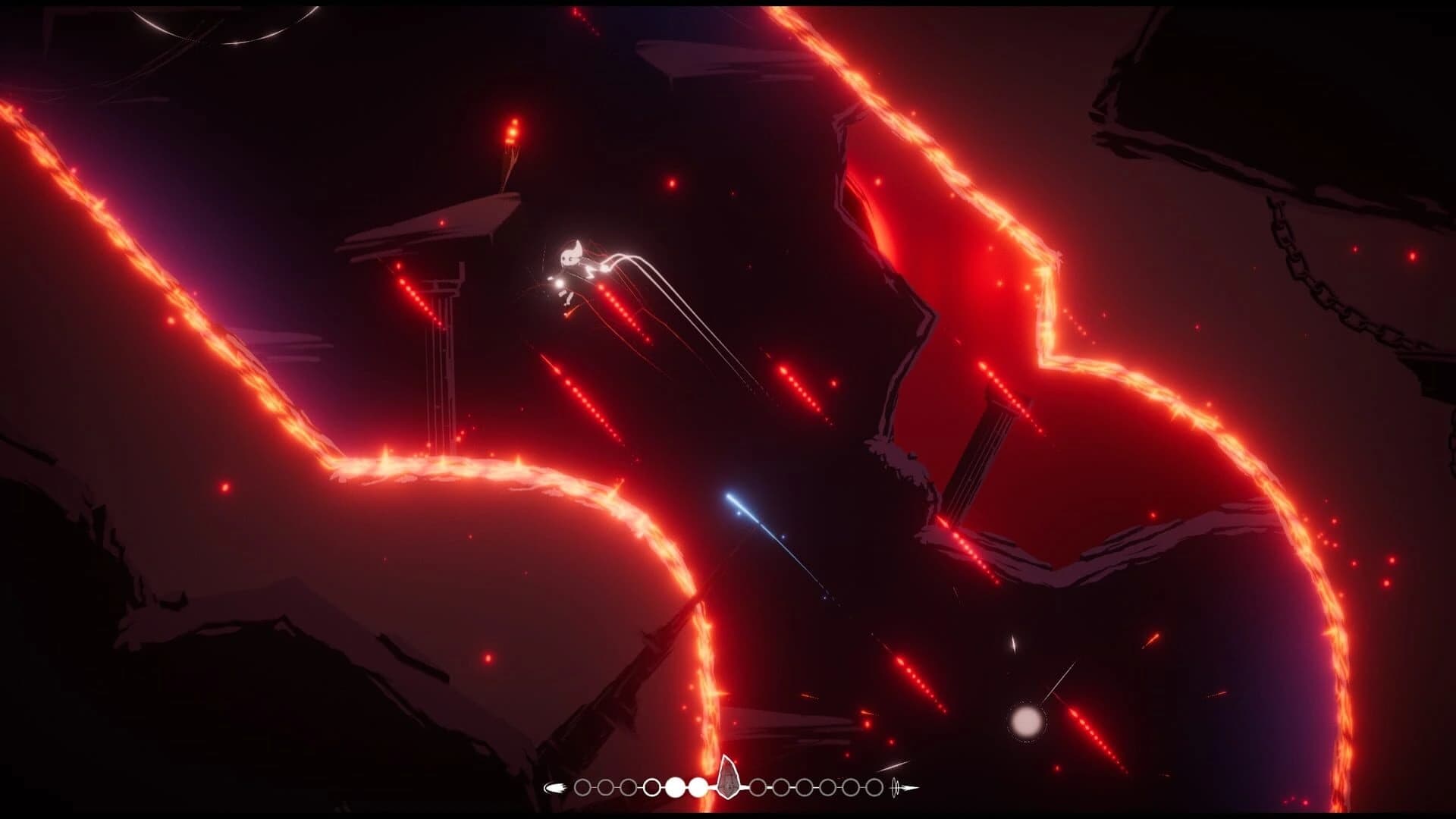Select the right arrow icon ending the progress bar
Image resolution: width=1456 pixels, height=819 pixels.
click(x=912, y=786)
